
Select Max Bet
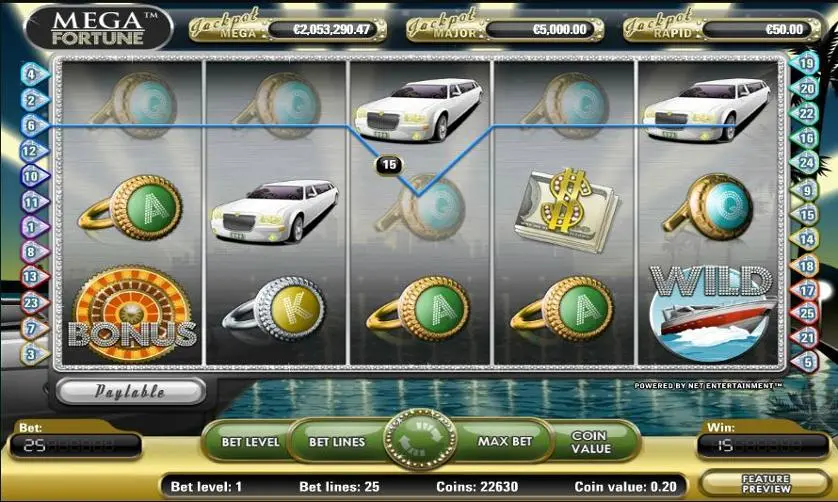[499, 440]
